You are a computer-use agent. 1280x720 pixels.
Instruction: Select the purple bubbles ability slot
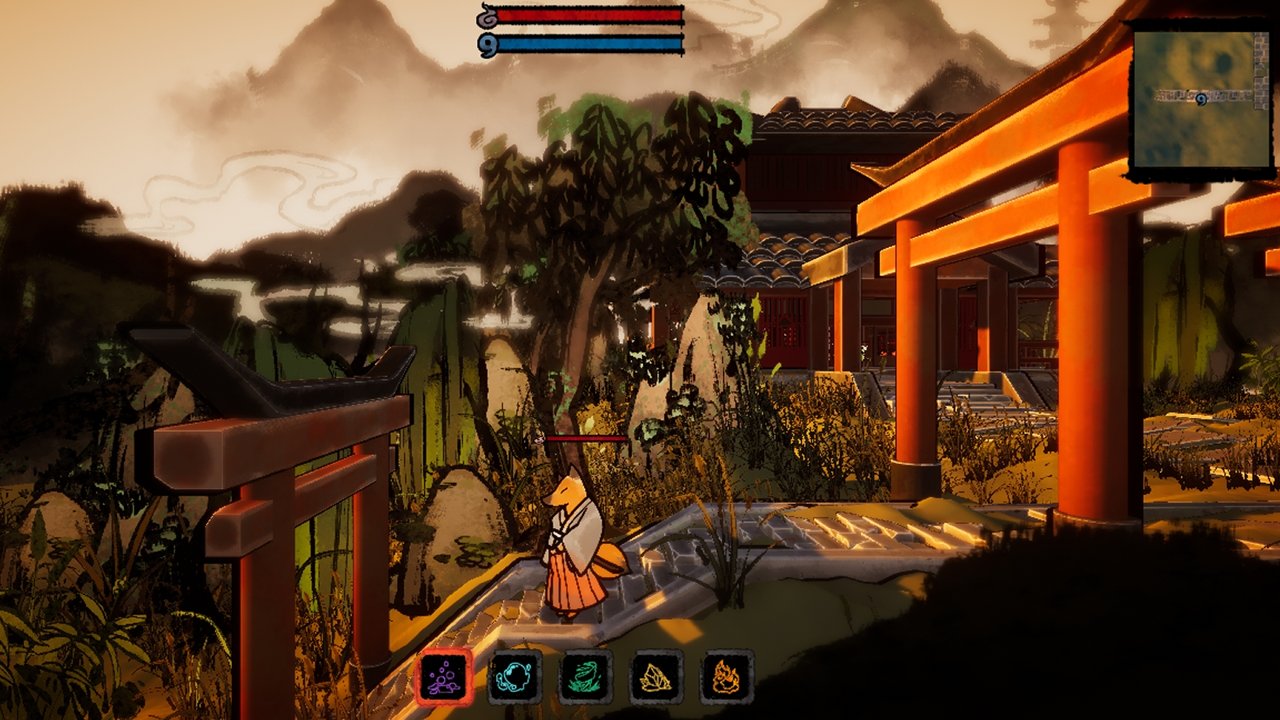coord(444,677)
